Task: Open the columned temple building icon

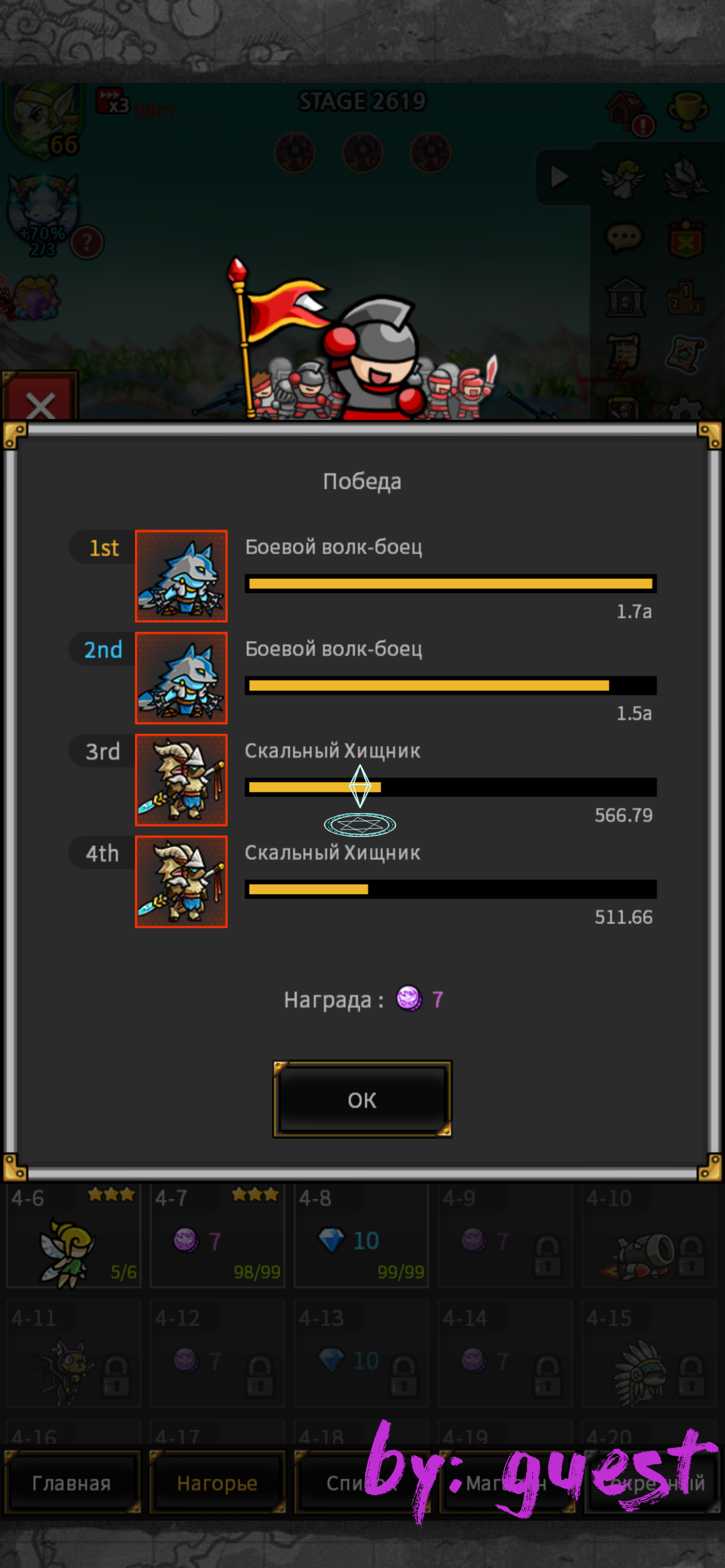Action: click(624, 297)
